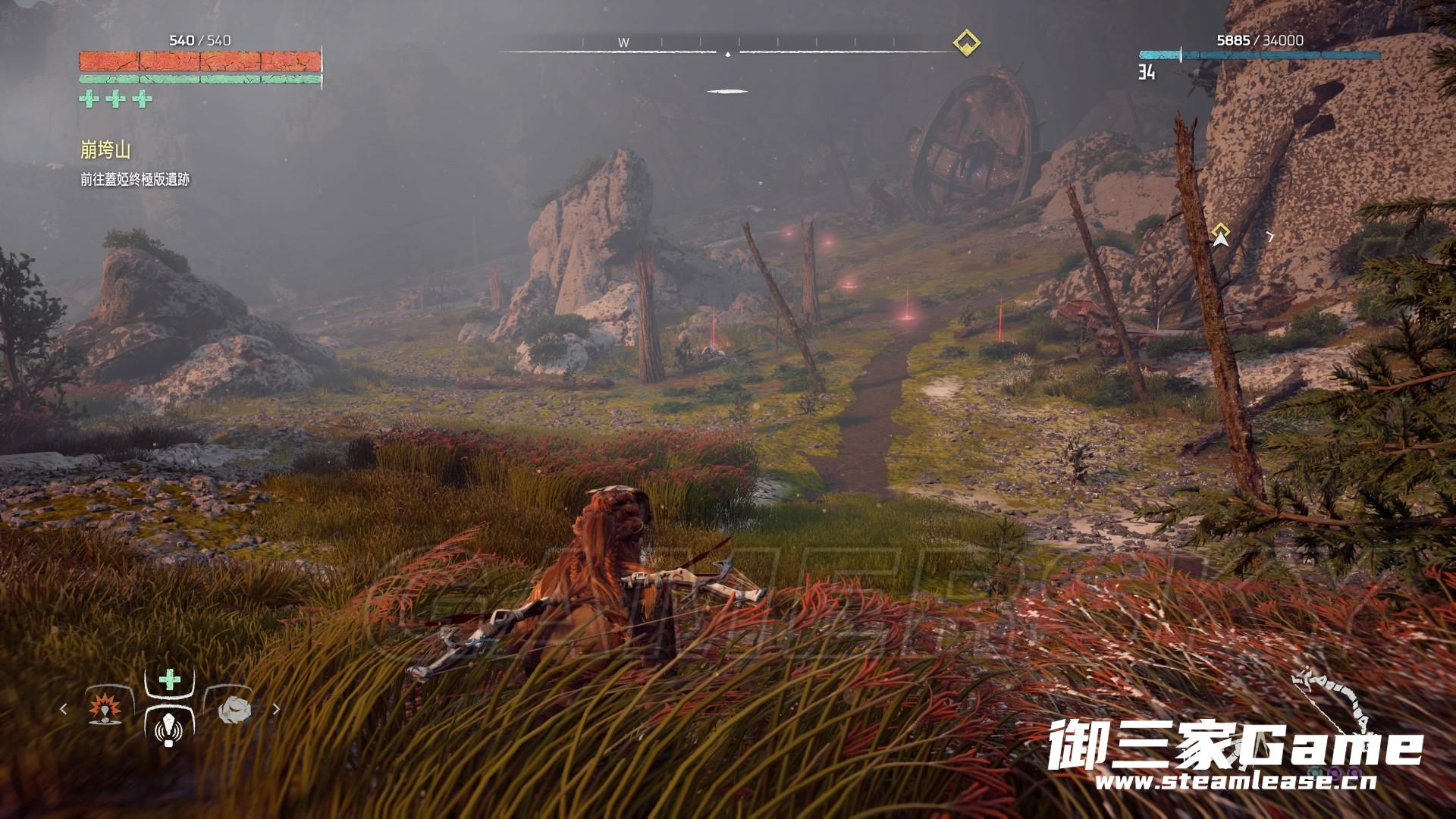The image size is (1456, 819).
Task: Cycle tools with the left arrow
Action: coord(64,709)
